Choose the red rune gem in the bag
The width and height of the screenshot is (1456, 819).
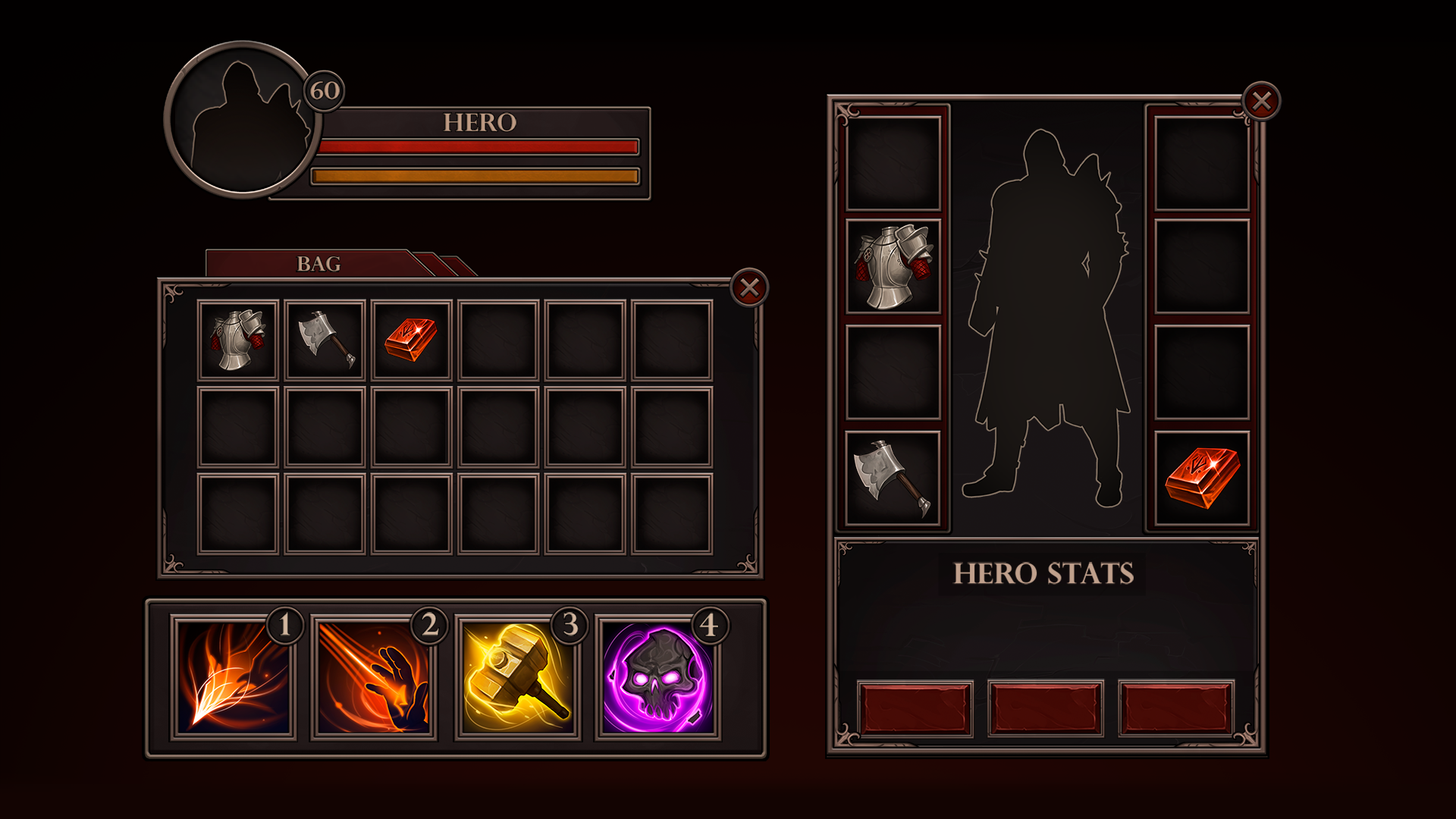(411, 340)
